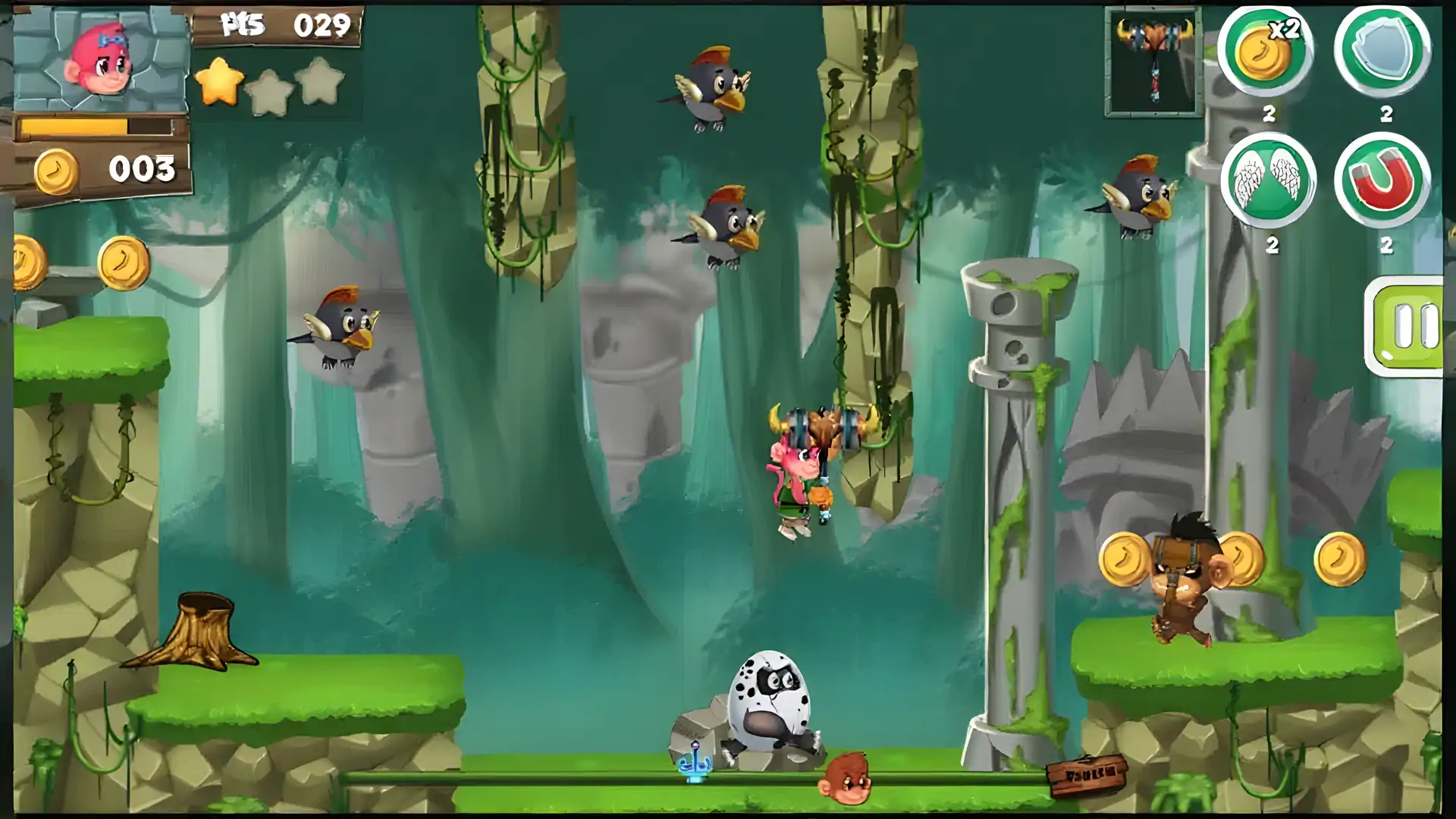
Task: Use the shield power-up
Action: click(x=1382, y=52)
